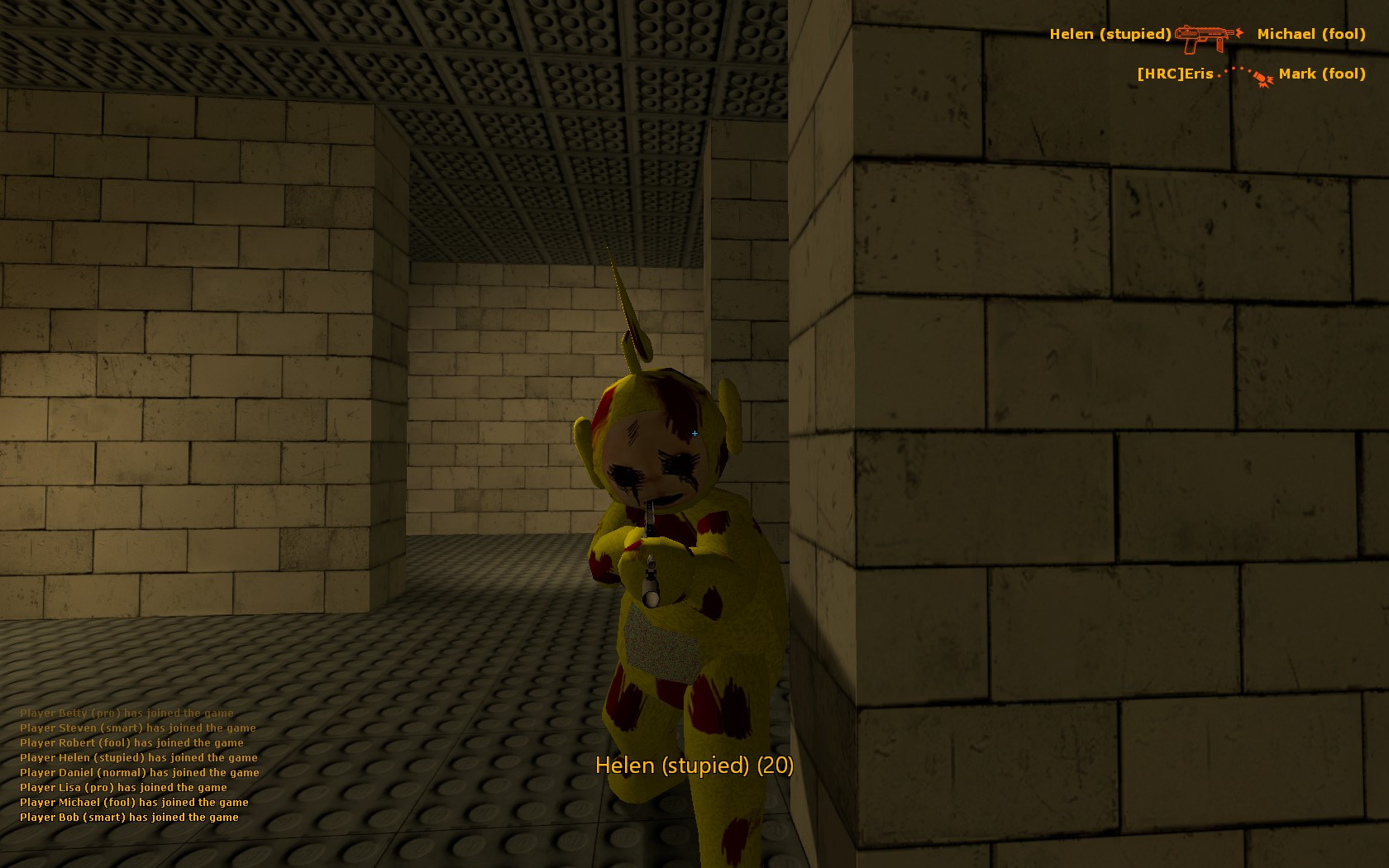This screenshot has width=1389, height=868.
Task: Click the nametag Helen (stupied) (20)
Action: 694,767
